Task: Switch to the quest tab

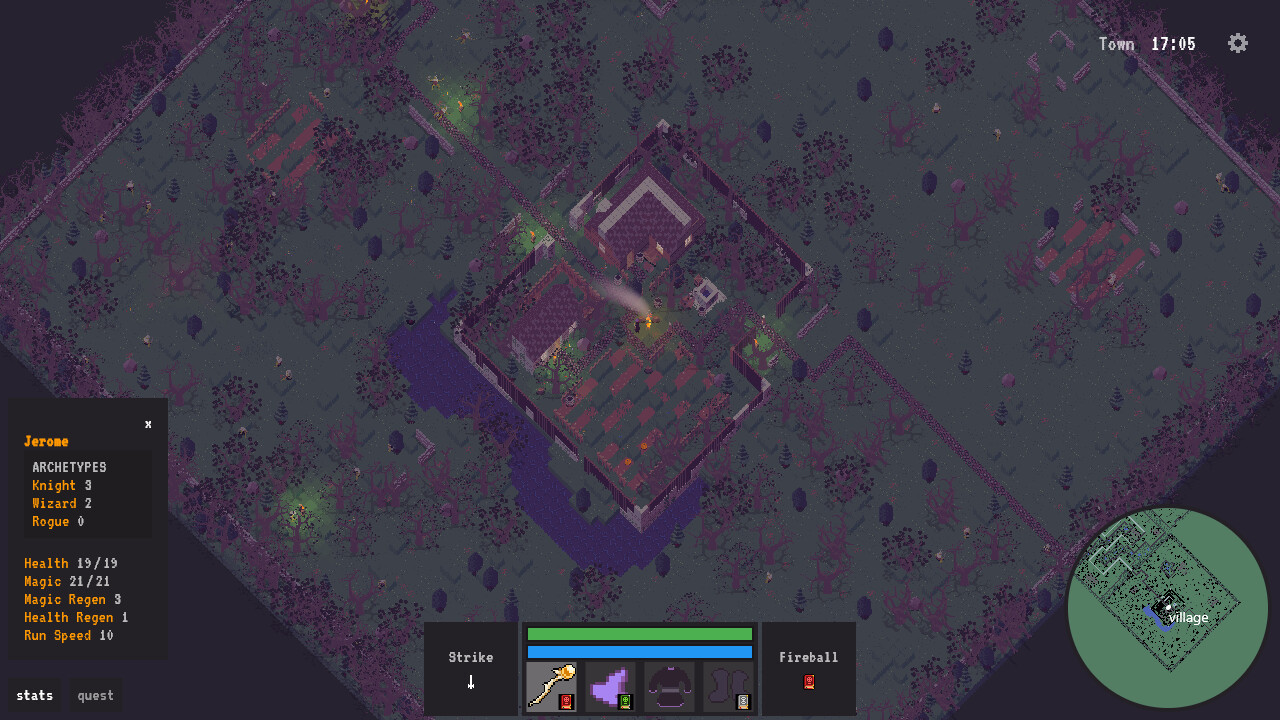Action: (95, 695)
